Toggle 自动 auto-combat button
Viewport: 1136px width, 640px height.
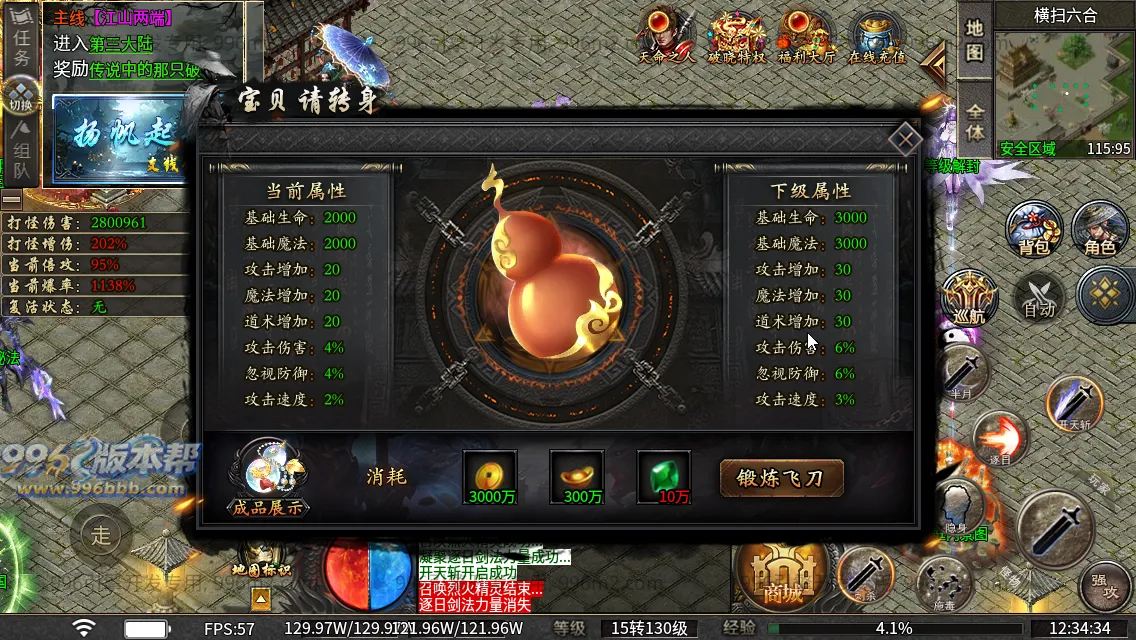(1039, 297)
